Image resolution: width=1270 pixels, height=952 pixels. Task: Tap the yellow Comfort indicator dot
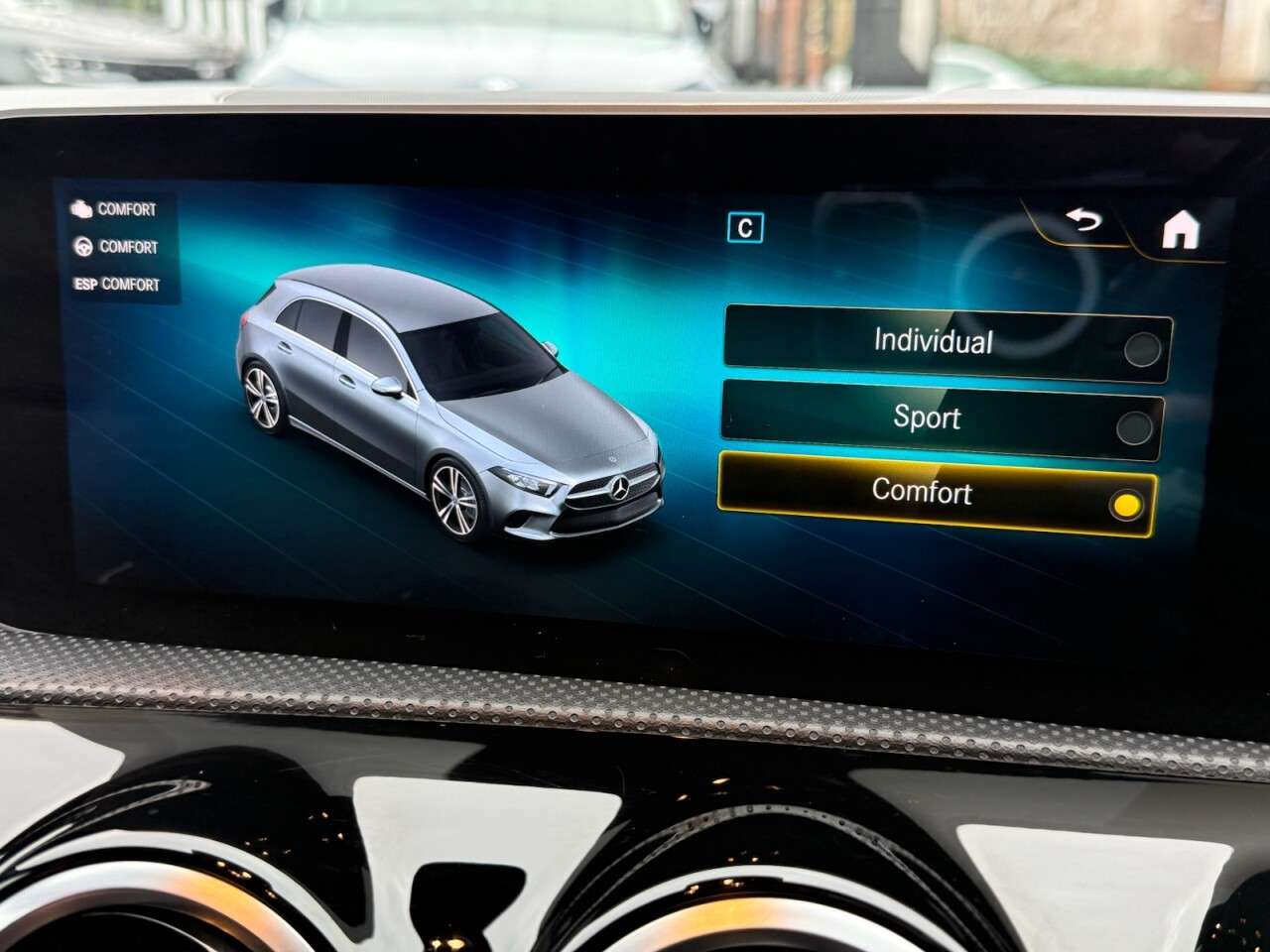(x=1126, y=506)
